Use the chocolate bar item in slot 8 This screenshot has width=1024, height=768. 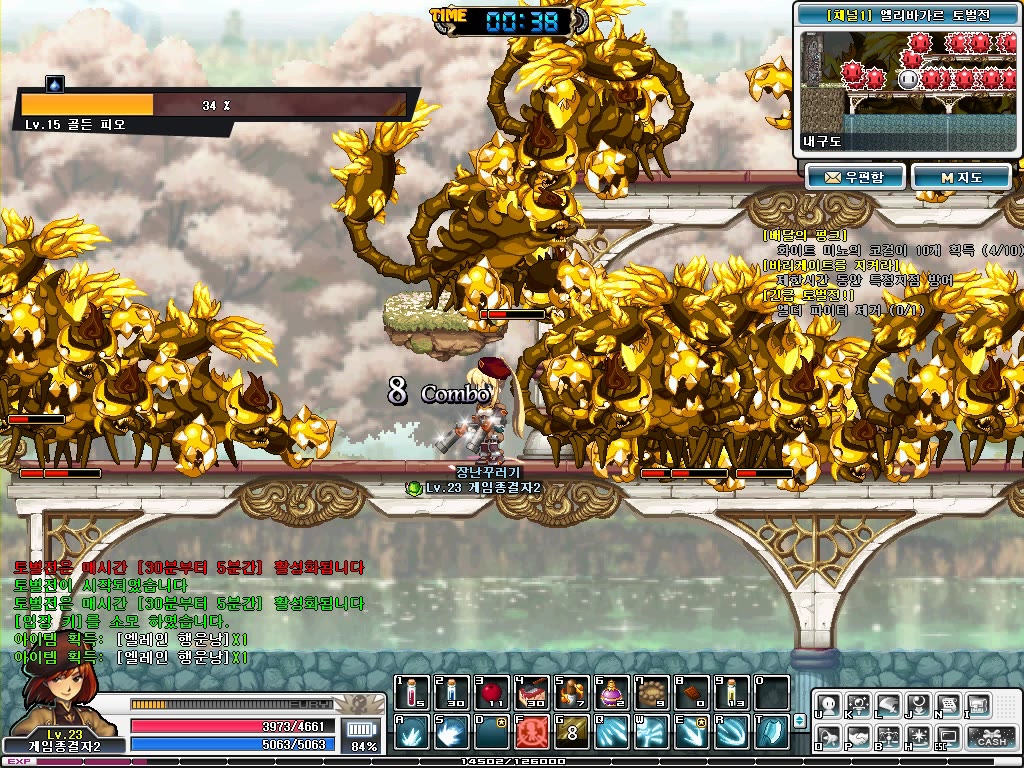(x=691, y=692)
